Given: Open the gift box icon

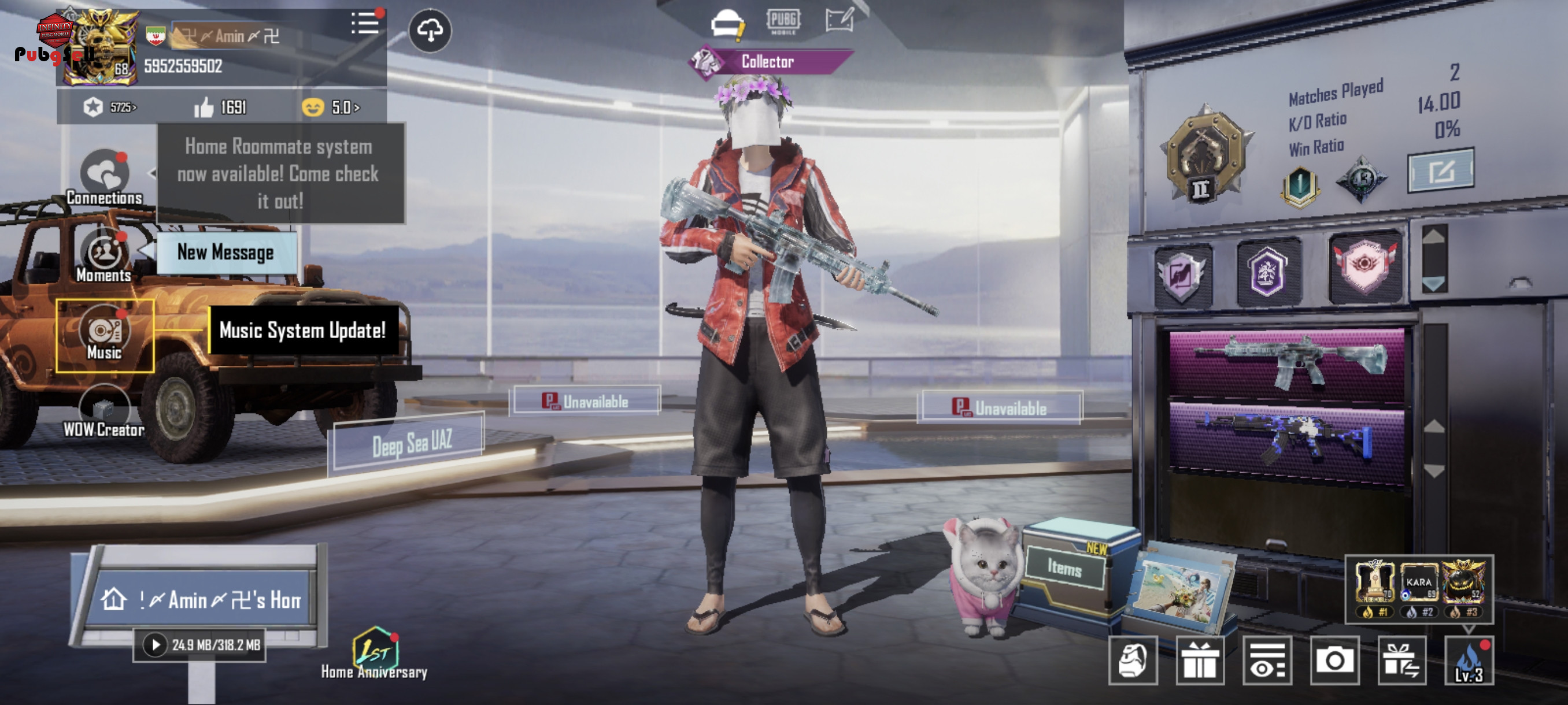Looking at the screenshot, I should [1200, 661].
